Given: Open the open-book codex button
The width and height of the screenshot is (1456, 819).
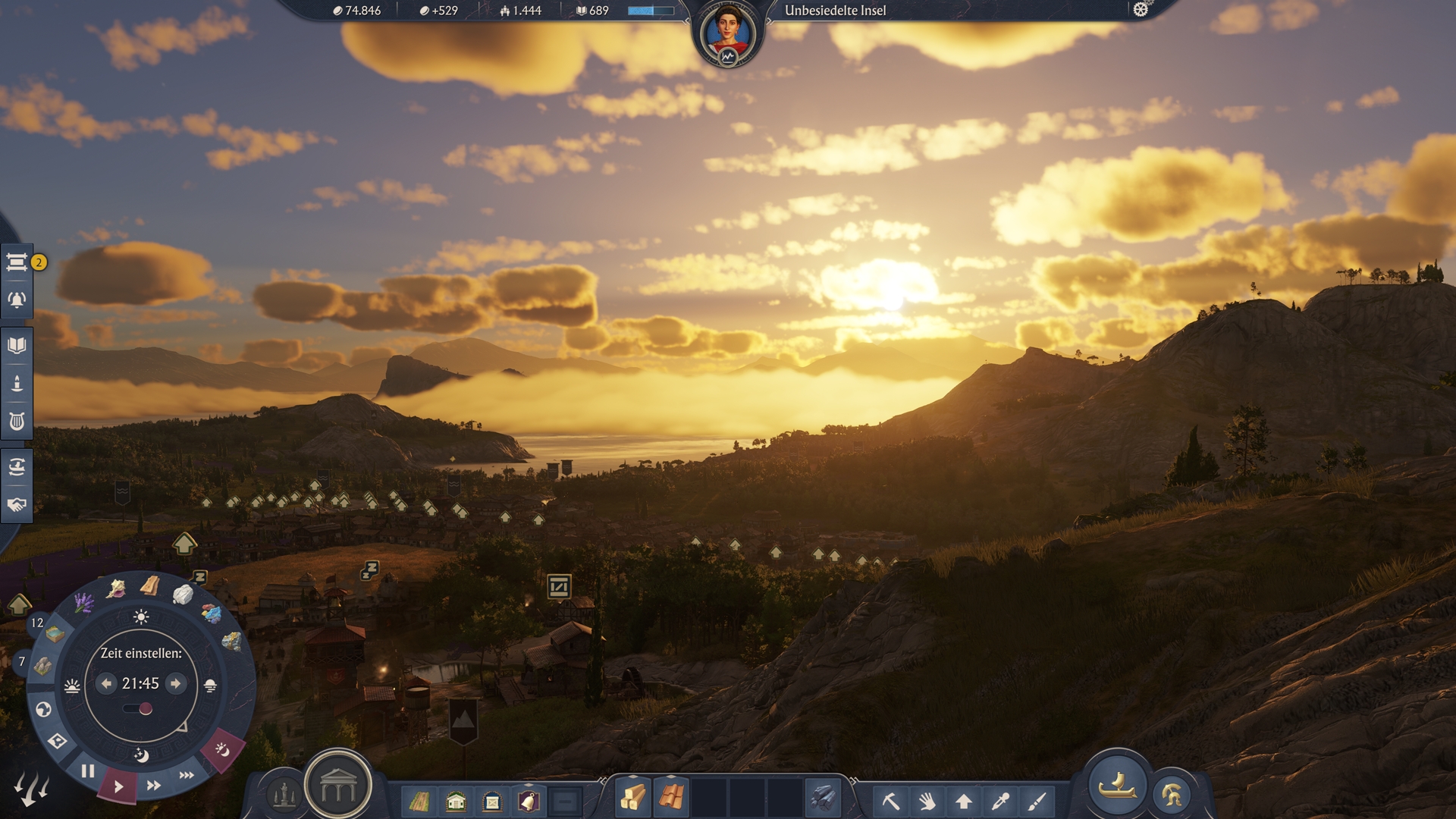Looking at the screenshot, I should coord(17,346).
